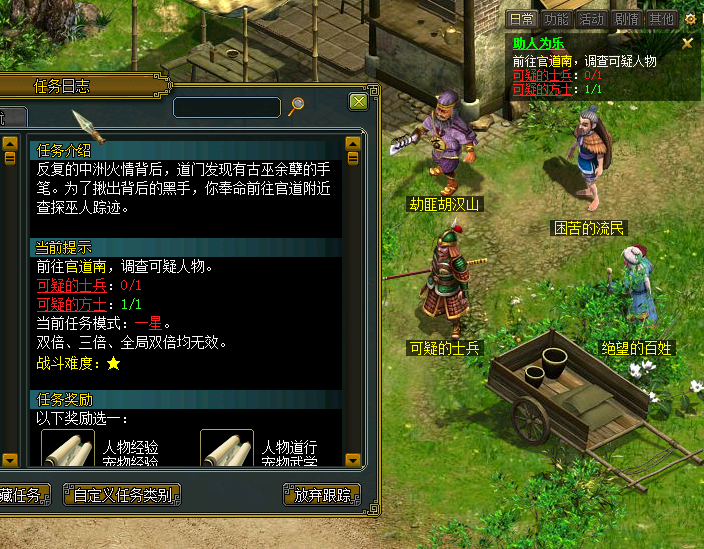Image resolution: width=704 pixels, height=549 pixels.
Task: Open the 活动 tracker tab
Action: (591, 19)
